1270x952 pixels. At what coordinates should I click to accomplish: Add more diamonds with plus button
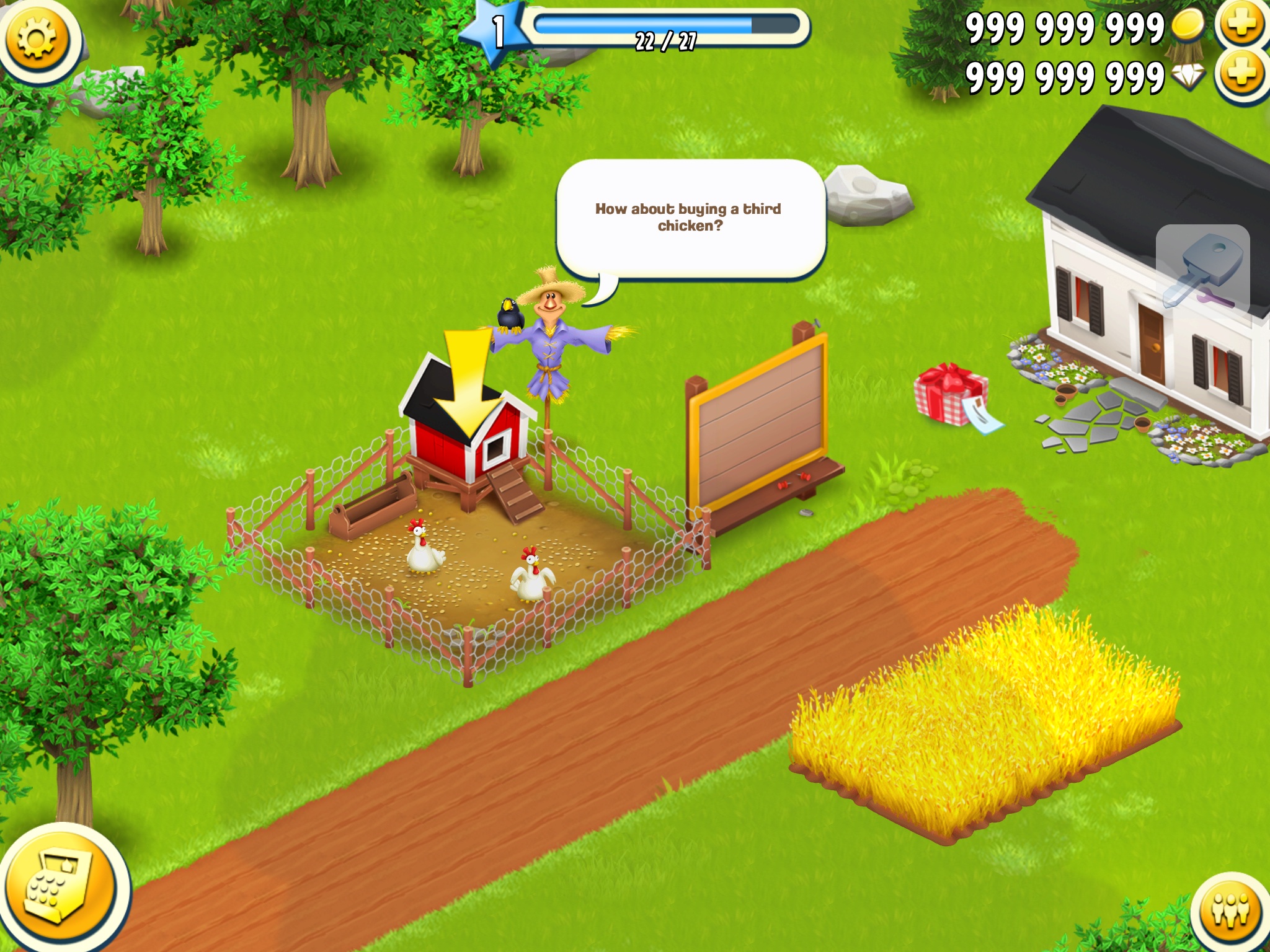[x=1242, y=74]
